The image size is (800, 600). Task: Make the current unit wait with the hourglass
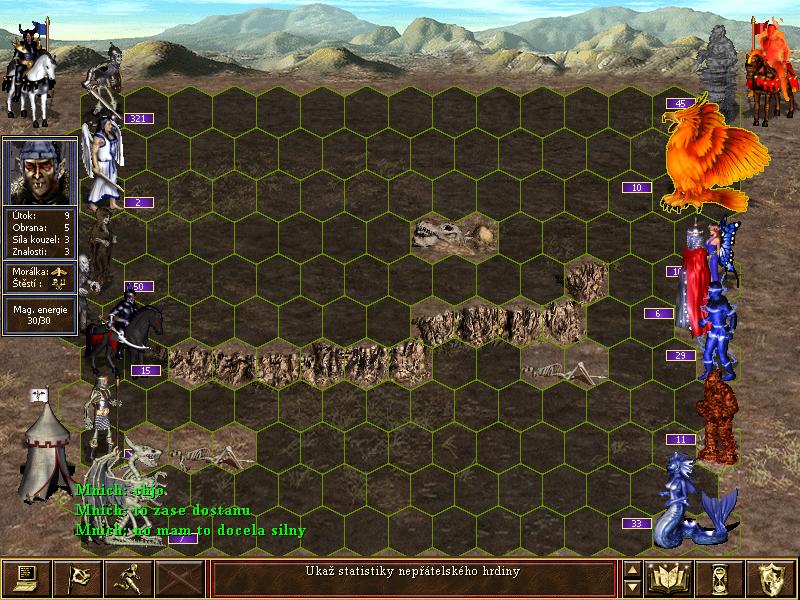coord(720,579)
